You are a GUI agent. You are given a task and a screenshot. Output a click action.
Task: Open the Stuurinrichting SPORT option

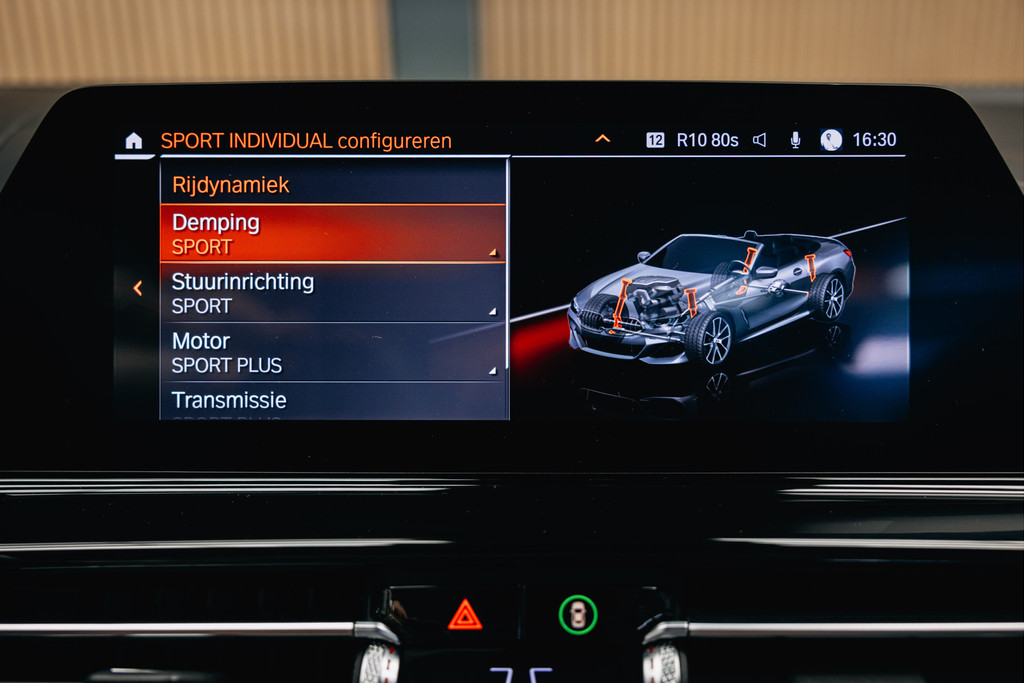[x=333, y=293]
